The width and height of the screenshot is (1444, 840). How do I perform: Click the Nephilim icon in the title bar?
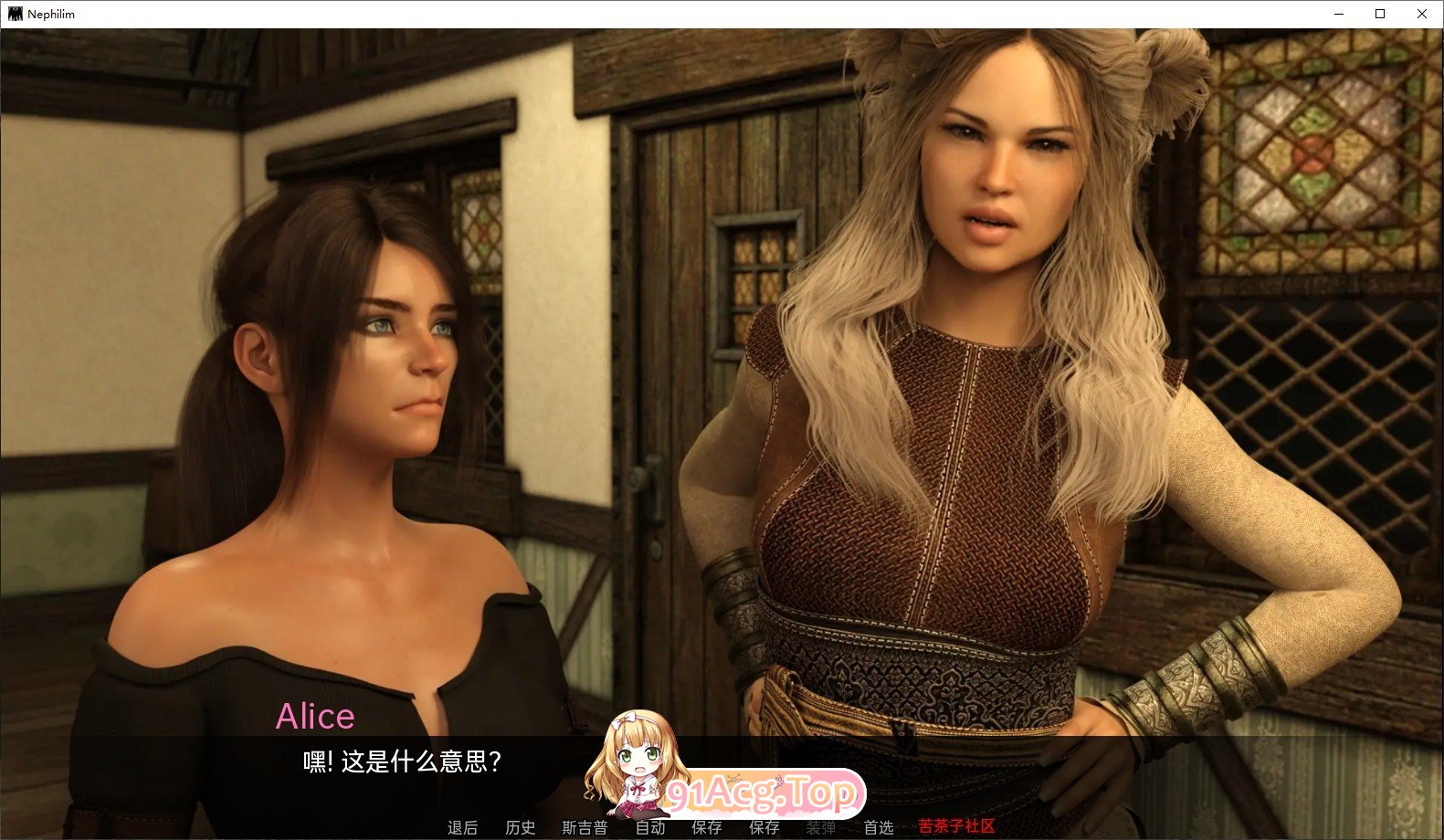click(16, 13)
